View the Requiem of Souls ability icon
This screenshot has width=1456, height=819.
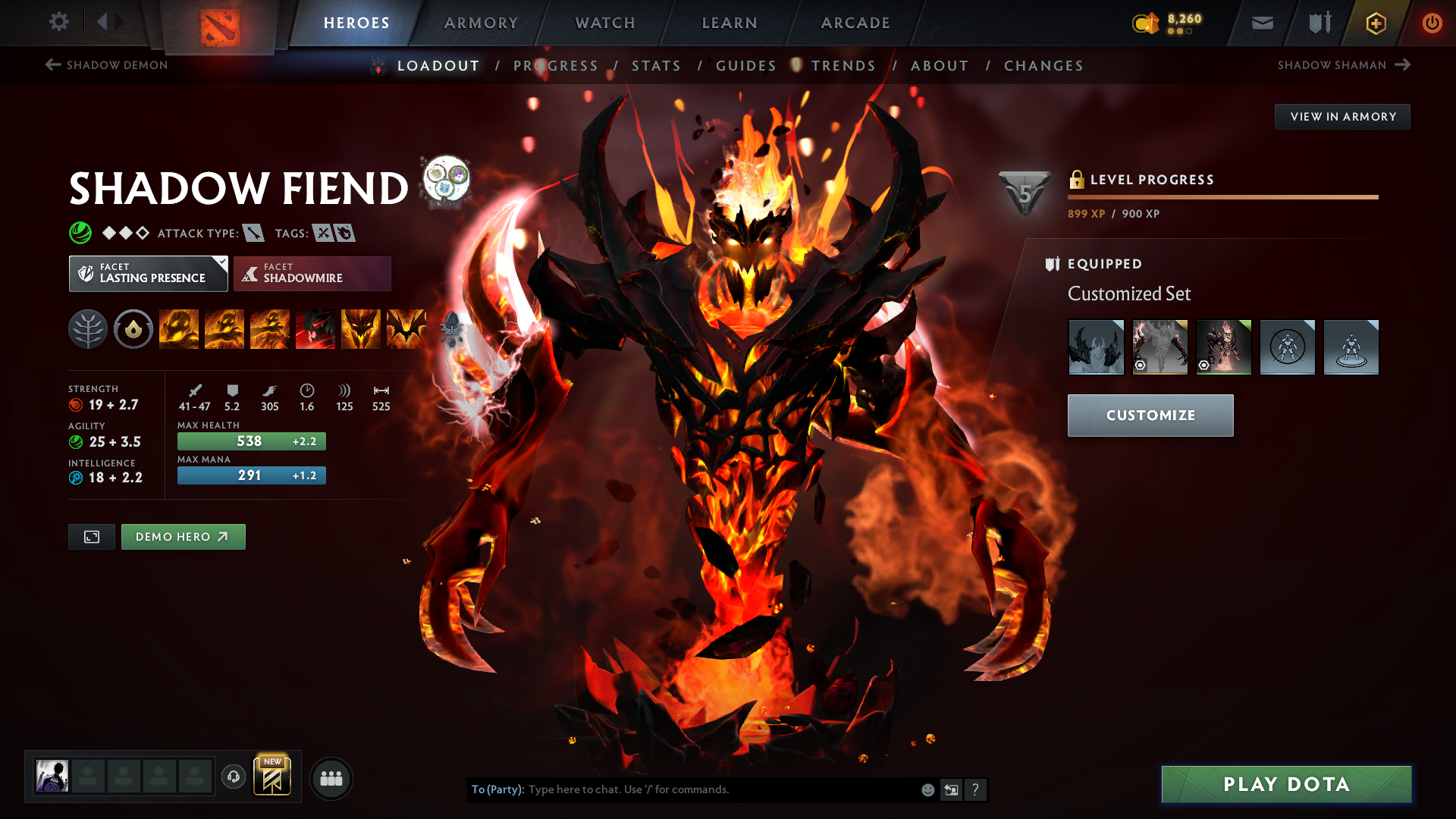pos(406,329)
